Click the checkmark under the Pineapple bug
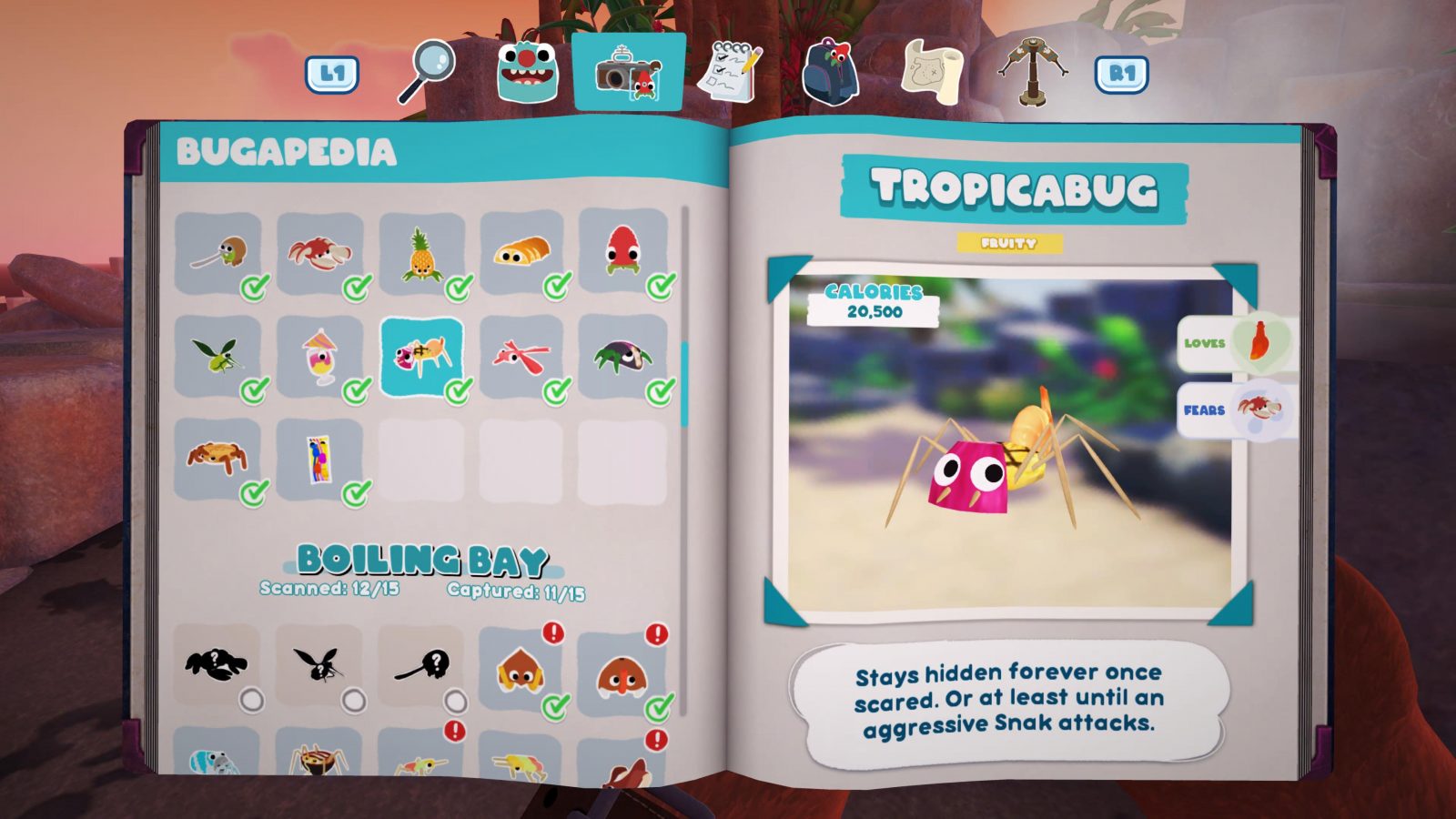Viewport: 1456px width, 819px height. pos(458,289)
